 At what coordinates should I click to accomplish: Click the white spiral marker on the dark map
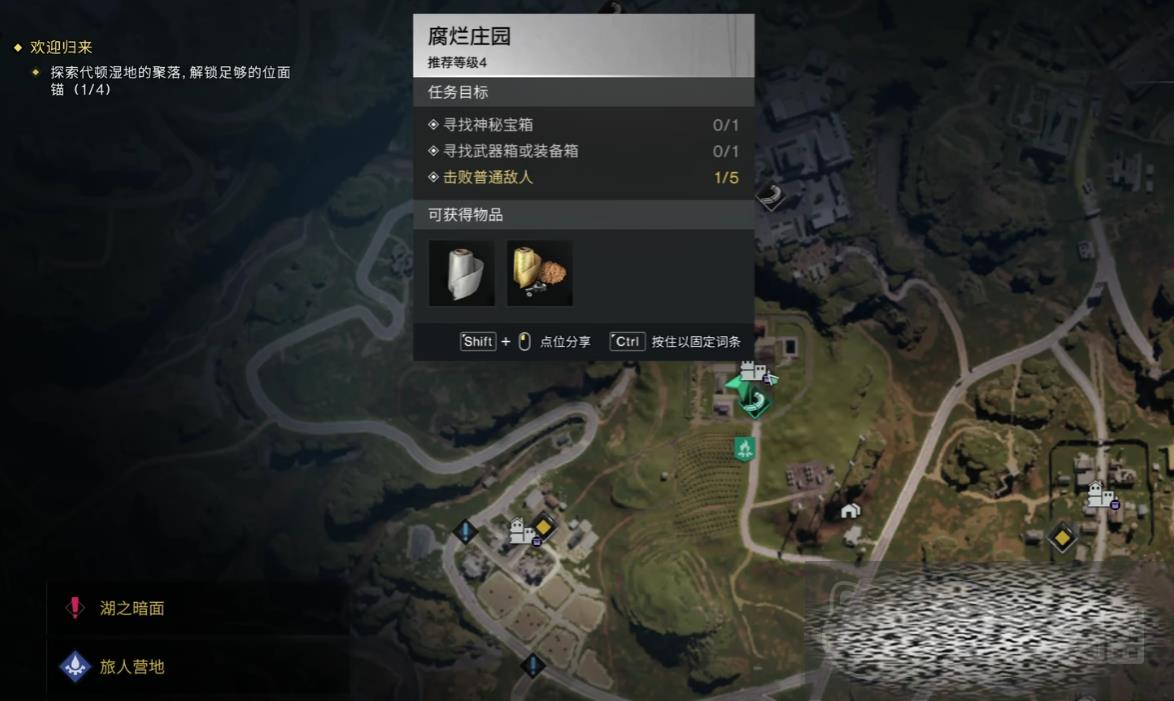click(x=769, y=197)
